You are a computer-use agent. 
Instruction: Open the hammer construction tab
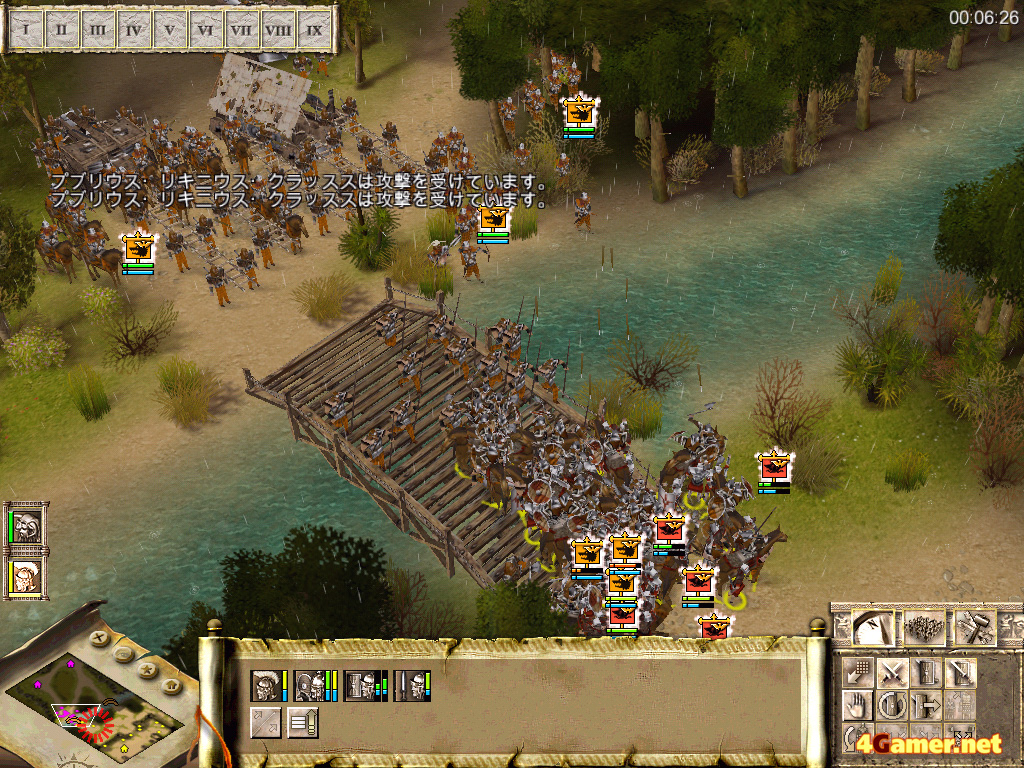click(974, 628)
